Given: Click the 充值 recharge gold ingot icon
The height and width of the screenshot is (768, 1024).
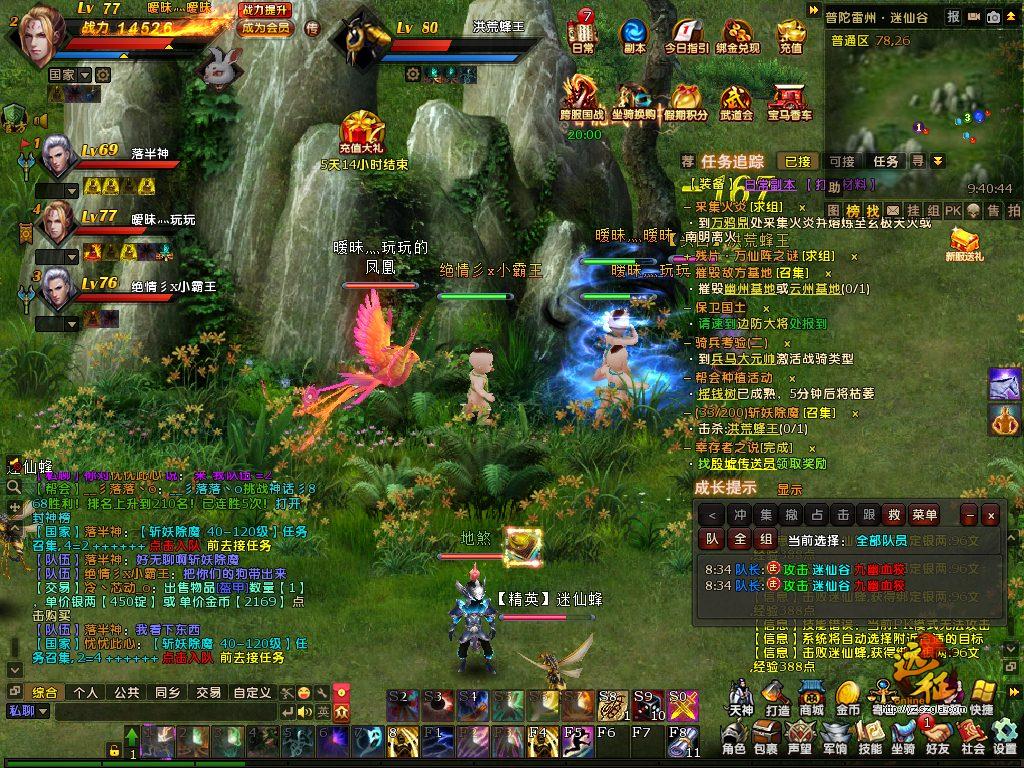Looking at the screenshot, I should 791,34.
